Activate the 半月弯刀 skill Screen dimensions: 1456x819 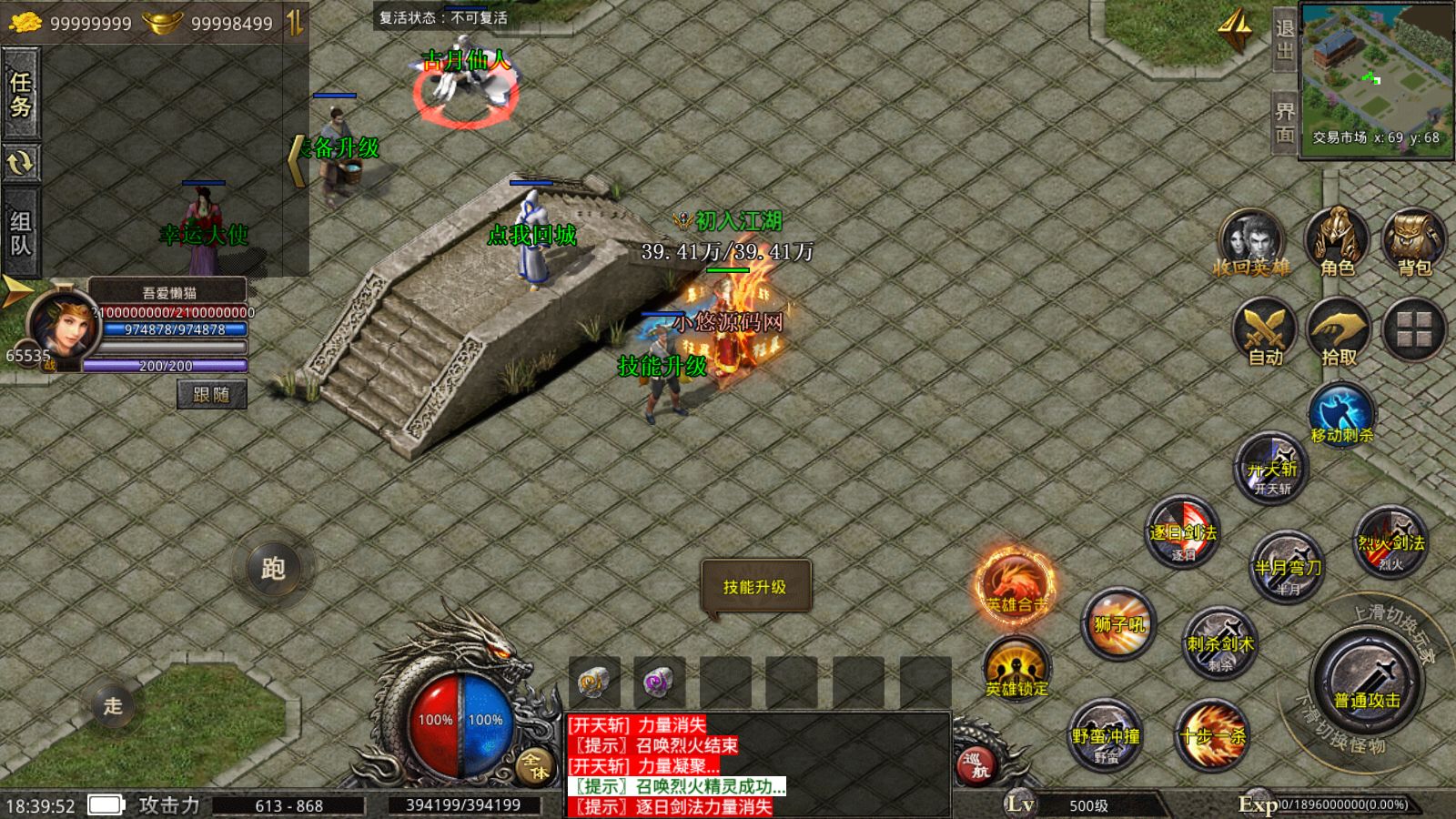1288,566
